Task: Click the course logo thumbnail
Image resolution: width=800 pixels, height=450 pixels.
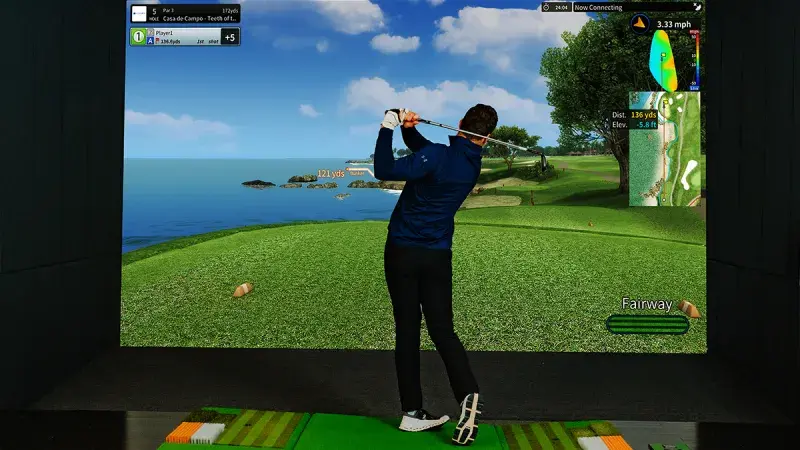Action: pyautogui.click(x=139, y=13)
